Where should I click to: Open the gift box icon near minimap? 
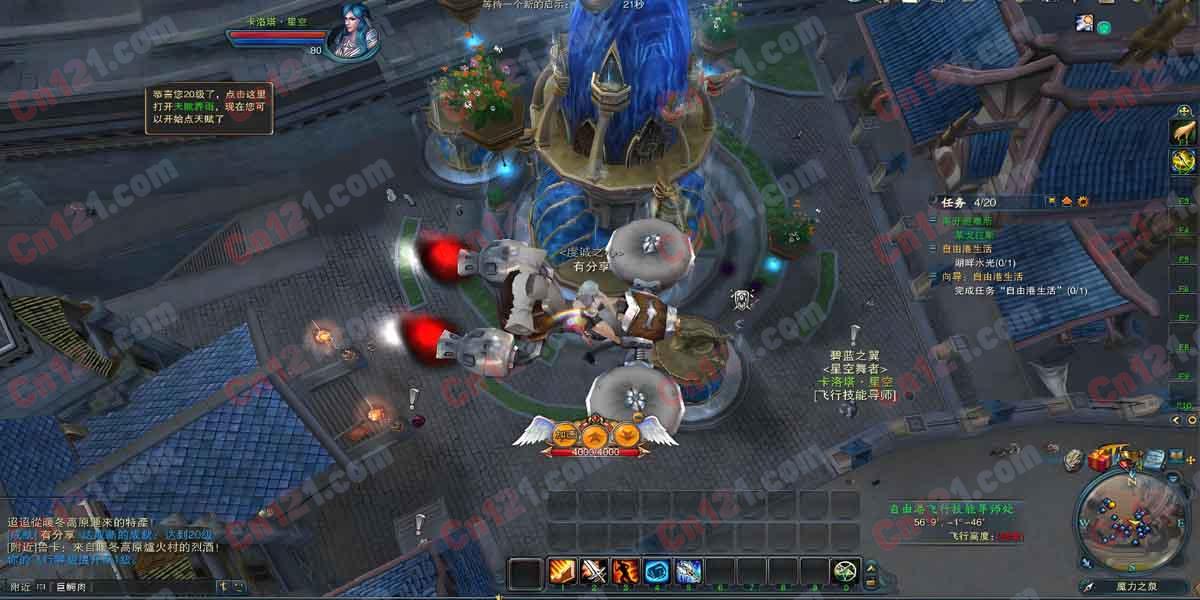pyautogui.click(x=1101, y=460)
